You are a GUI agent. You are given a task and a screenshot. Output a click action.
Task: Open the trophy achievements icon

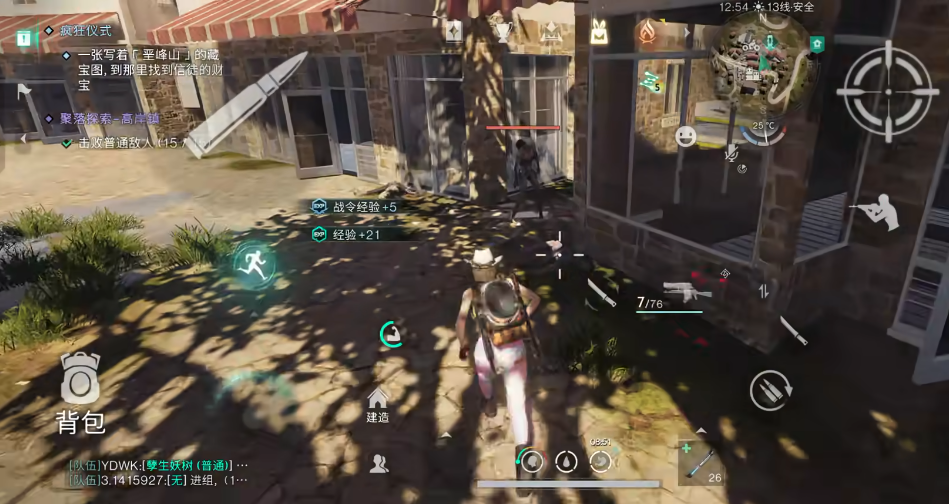tap(503, 32)
